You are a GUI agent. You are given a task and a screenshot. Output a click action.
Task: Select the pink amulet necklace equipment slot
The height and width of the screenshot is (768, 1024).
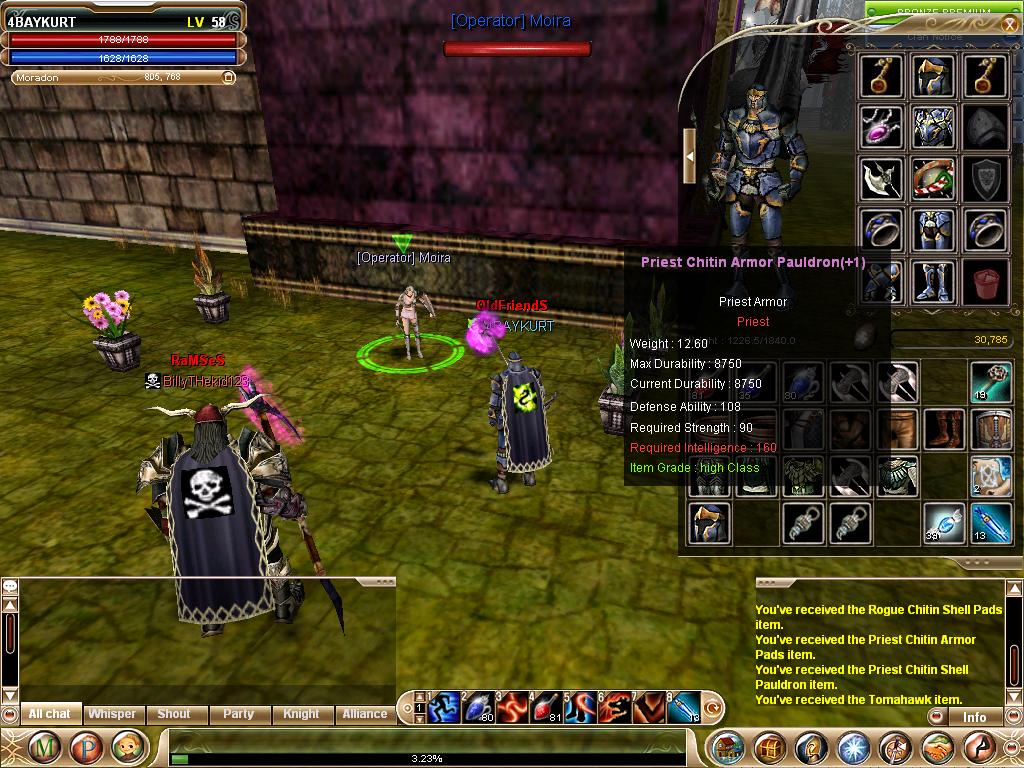881,127
